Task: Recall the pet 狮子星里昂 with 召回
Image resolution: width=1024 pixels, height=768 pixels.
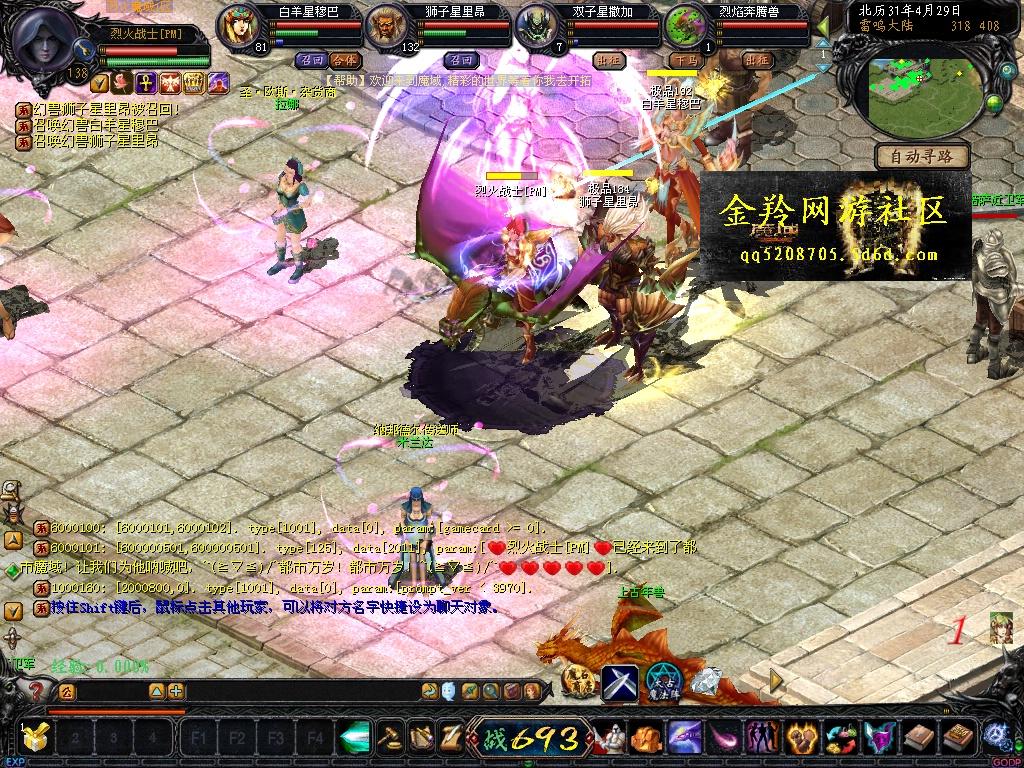Action: 462,60
